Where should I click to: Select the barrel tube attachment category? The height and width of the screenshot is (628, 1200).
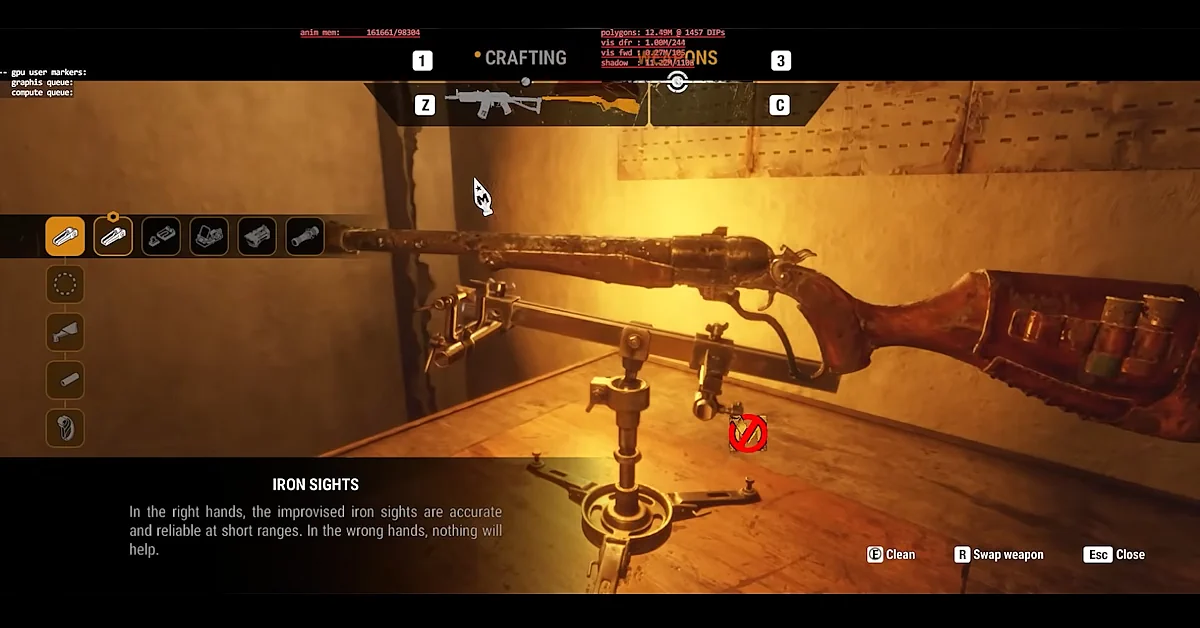pos(65,380)
